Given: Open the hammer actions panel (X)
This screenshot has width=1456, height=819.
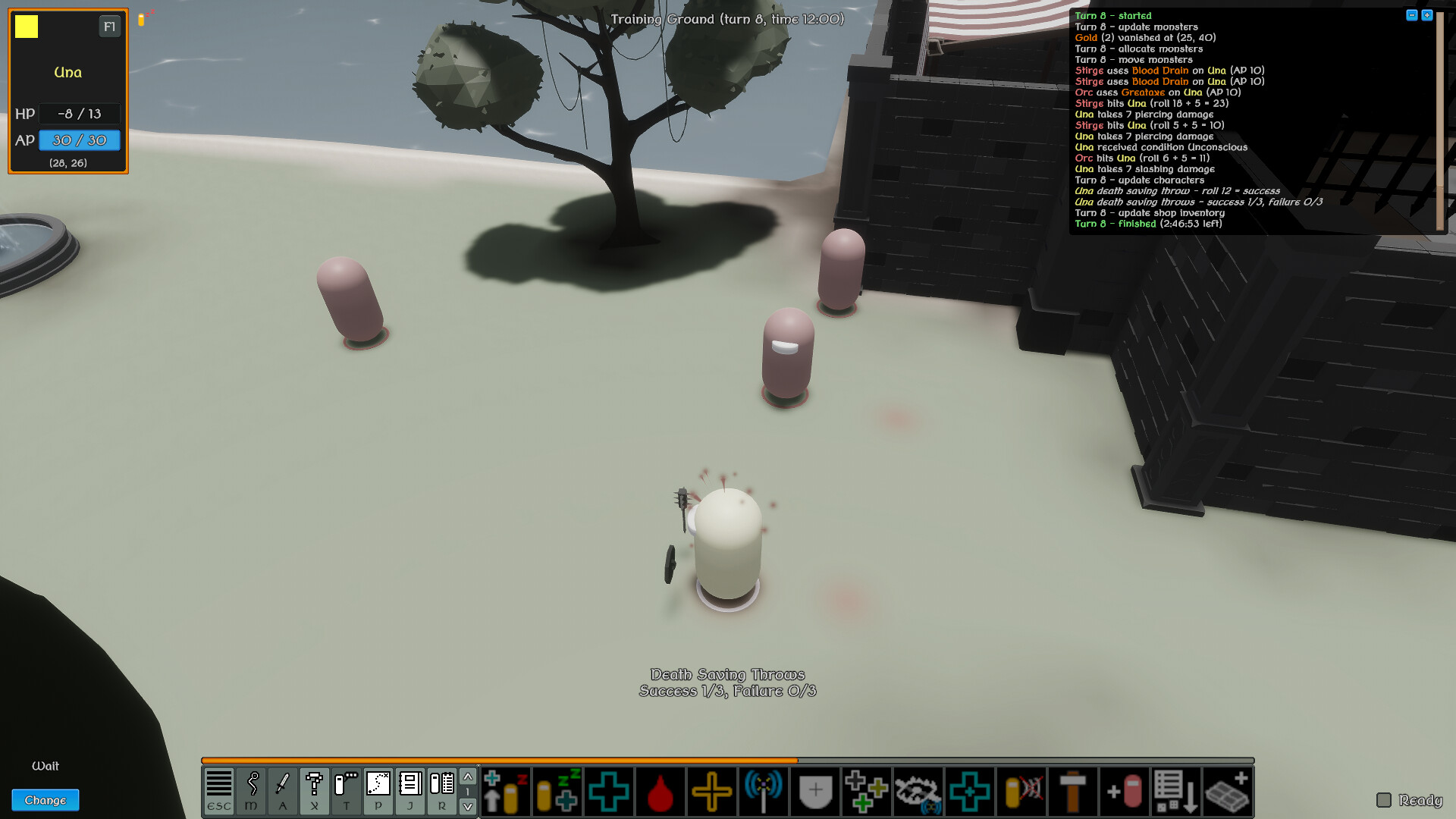Looking at the screenshot, I should point(315,791).
